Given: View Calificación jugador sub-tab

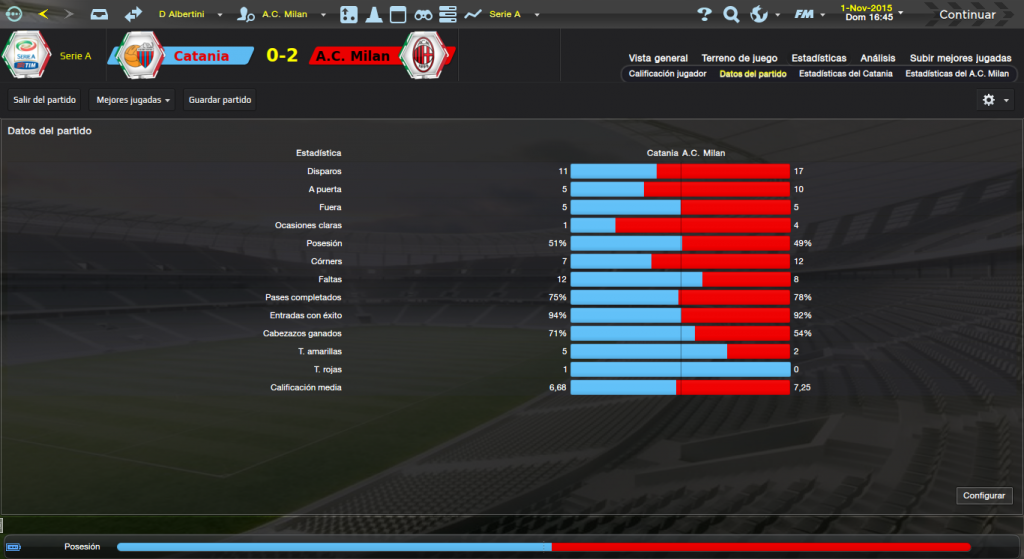Looking at the screenshot, I should click(667, 74).
